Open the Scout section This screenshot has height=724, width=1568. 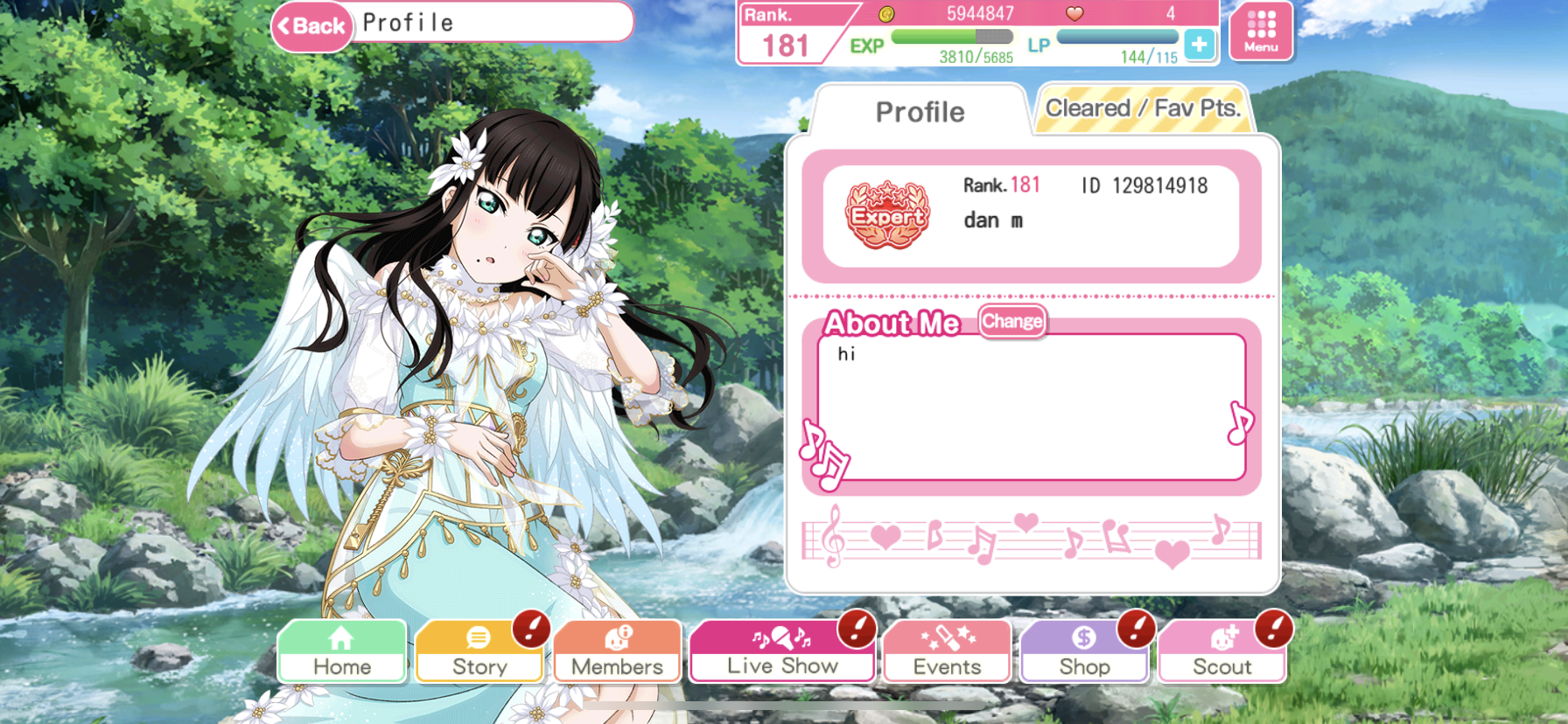click(1222, 651)
